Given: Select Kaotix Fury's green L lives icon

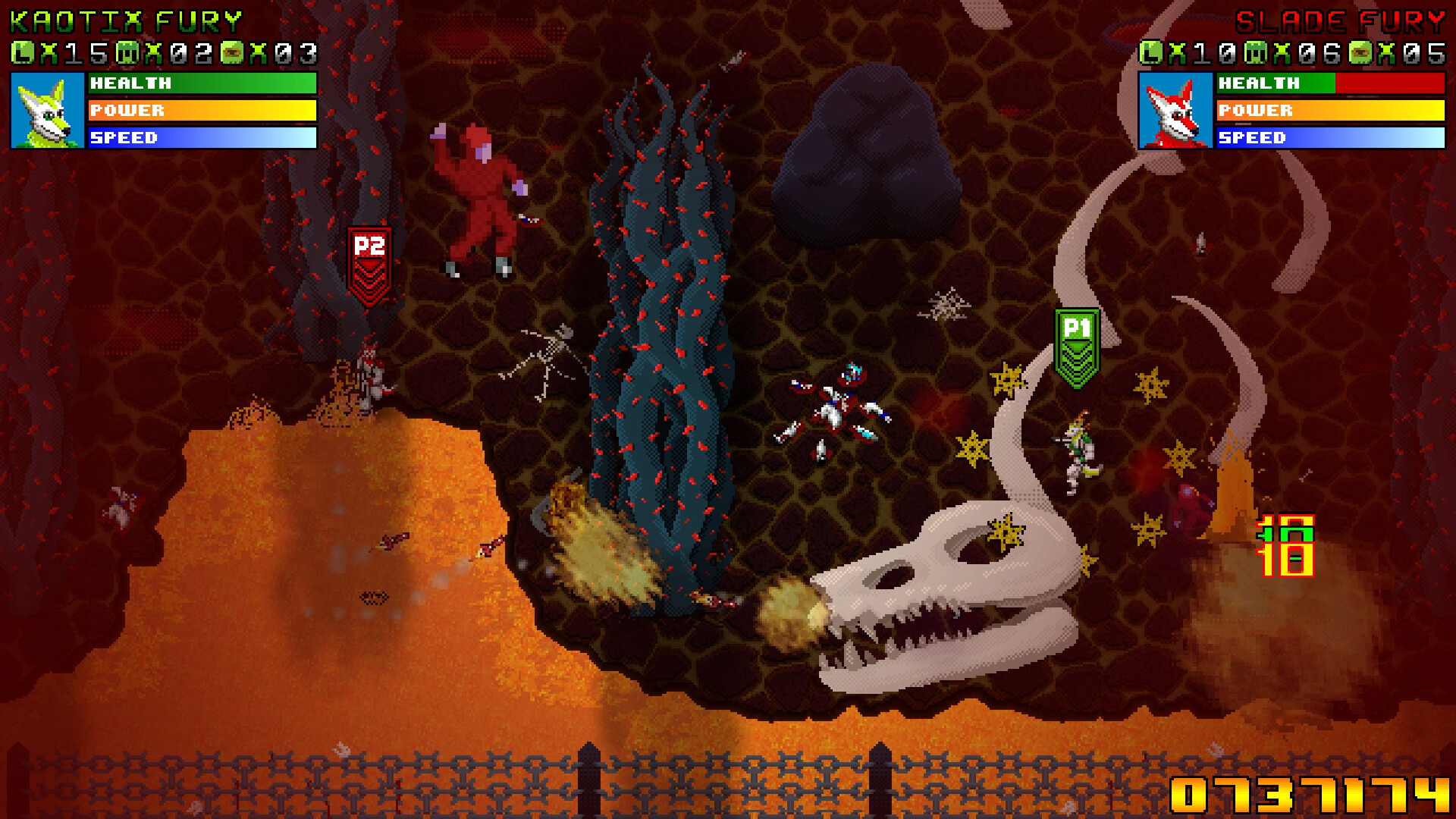Looking at the screenshot, I should coord(23,52).
